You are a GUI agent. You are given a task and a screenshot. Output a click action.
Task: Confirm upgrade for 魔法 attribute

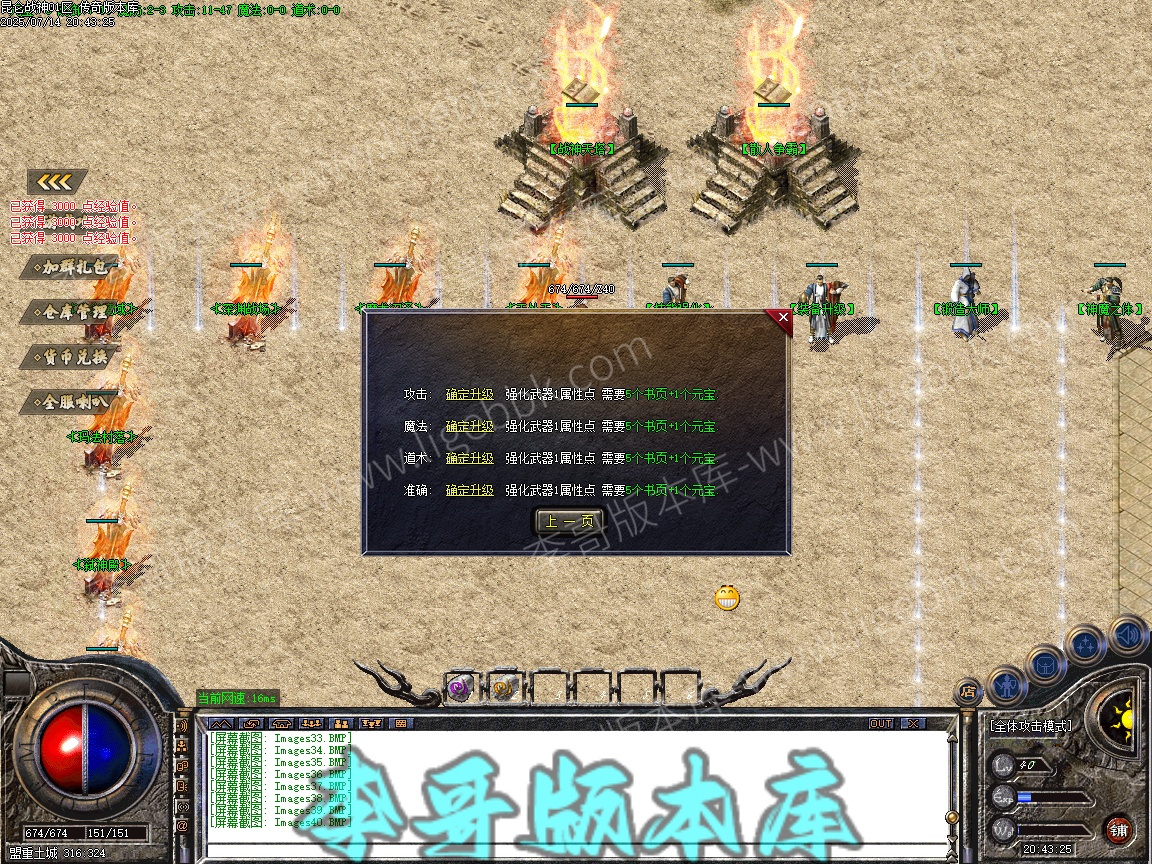click(x=469, y=427)
